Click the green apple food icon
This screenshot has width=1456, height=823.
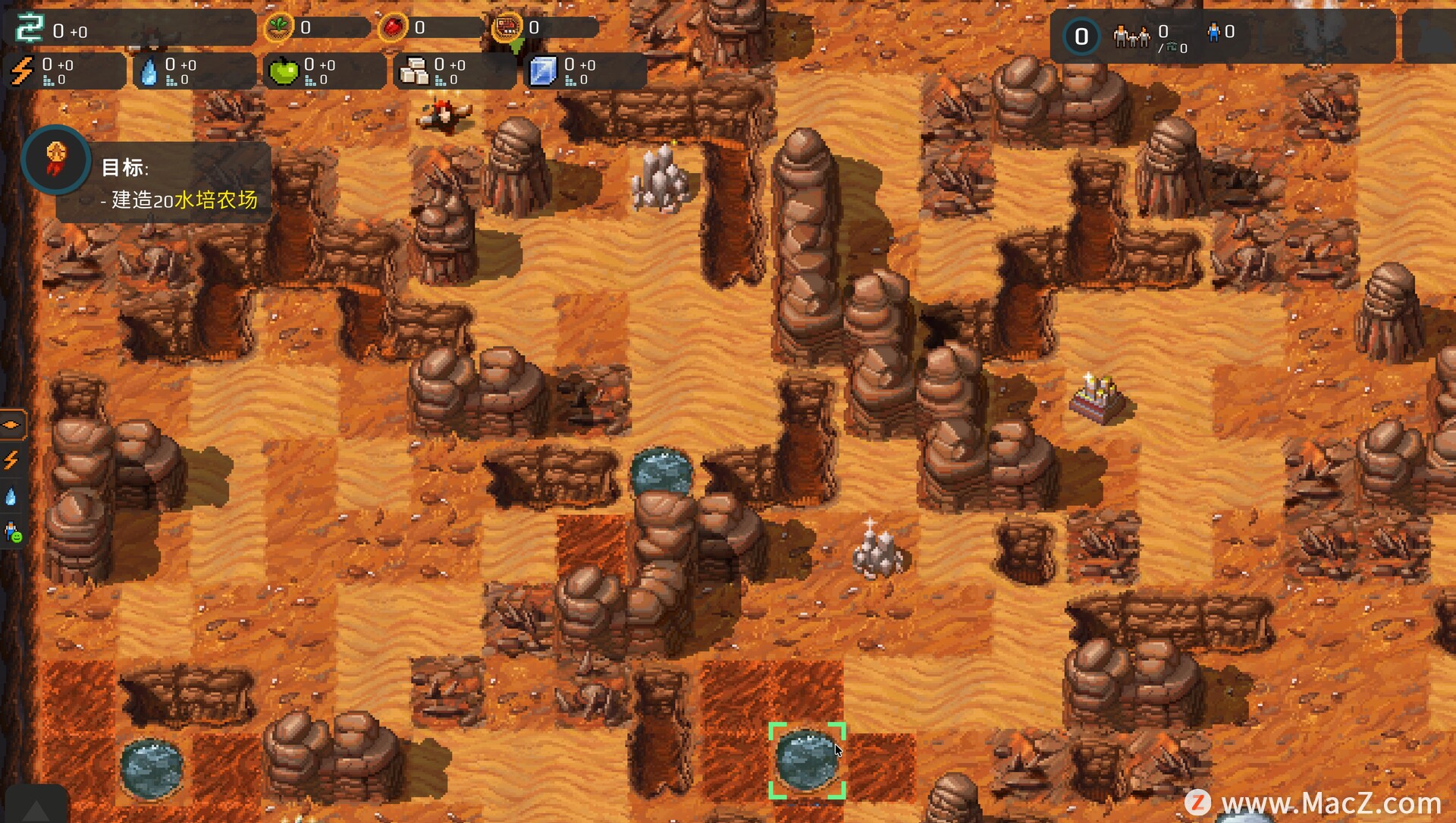coord(284,71)
